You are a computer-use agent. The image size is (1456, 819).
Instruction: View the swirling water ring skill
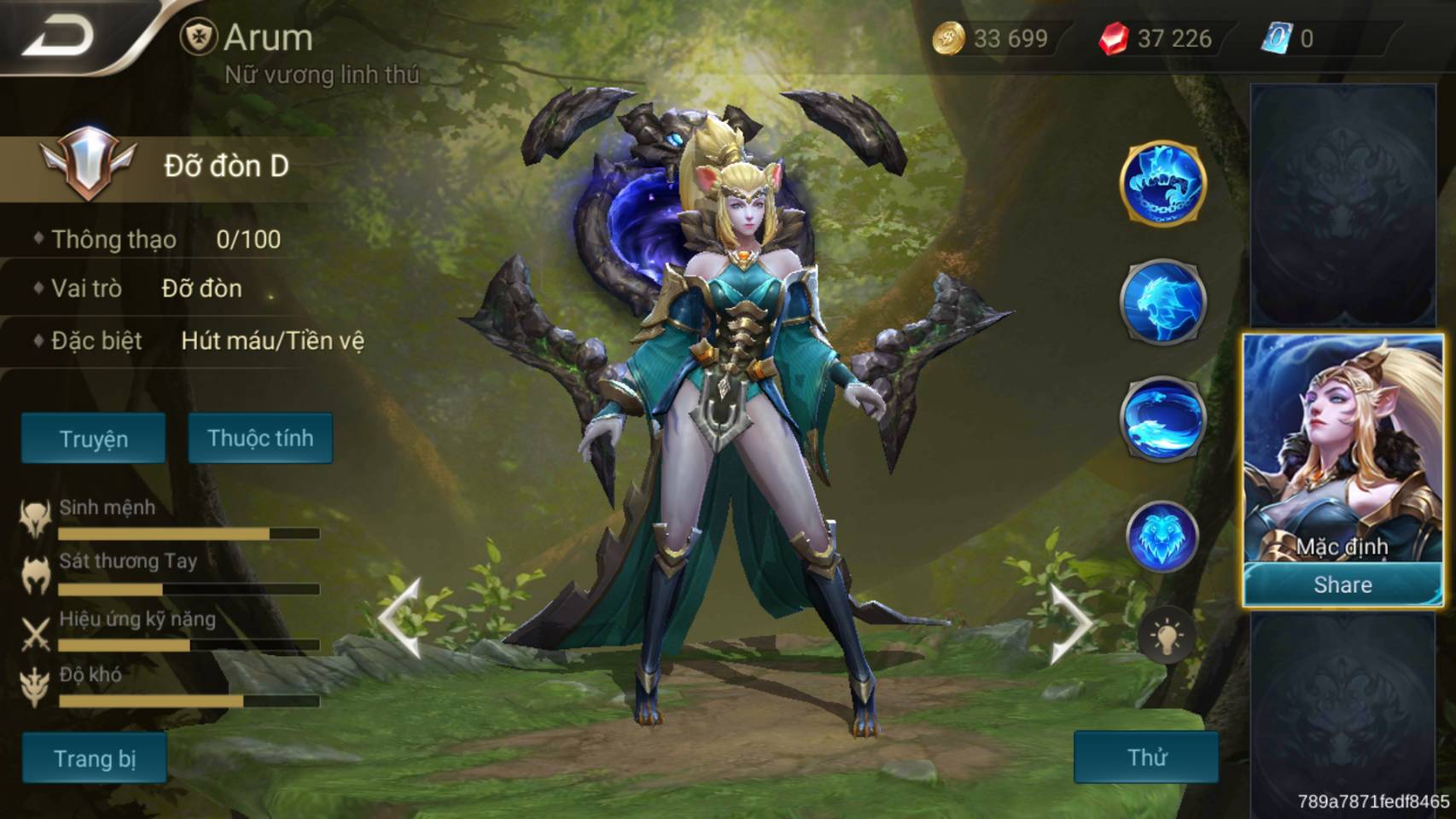1162,419
